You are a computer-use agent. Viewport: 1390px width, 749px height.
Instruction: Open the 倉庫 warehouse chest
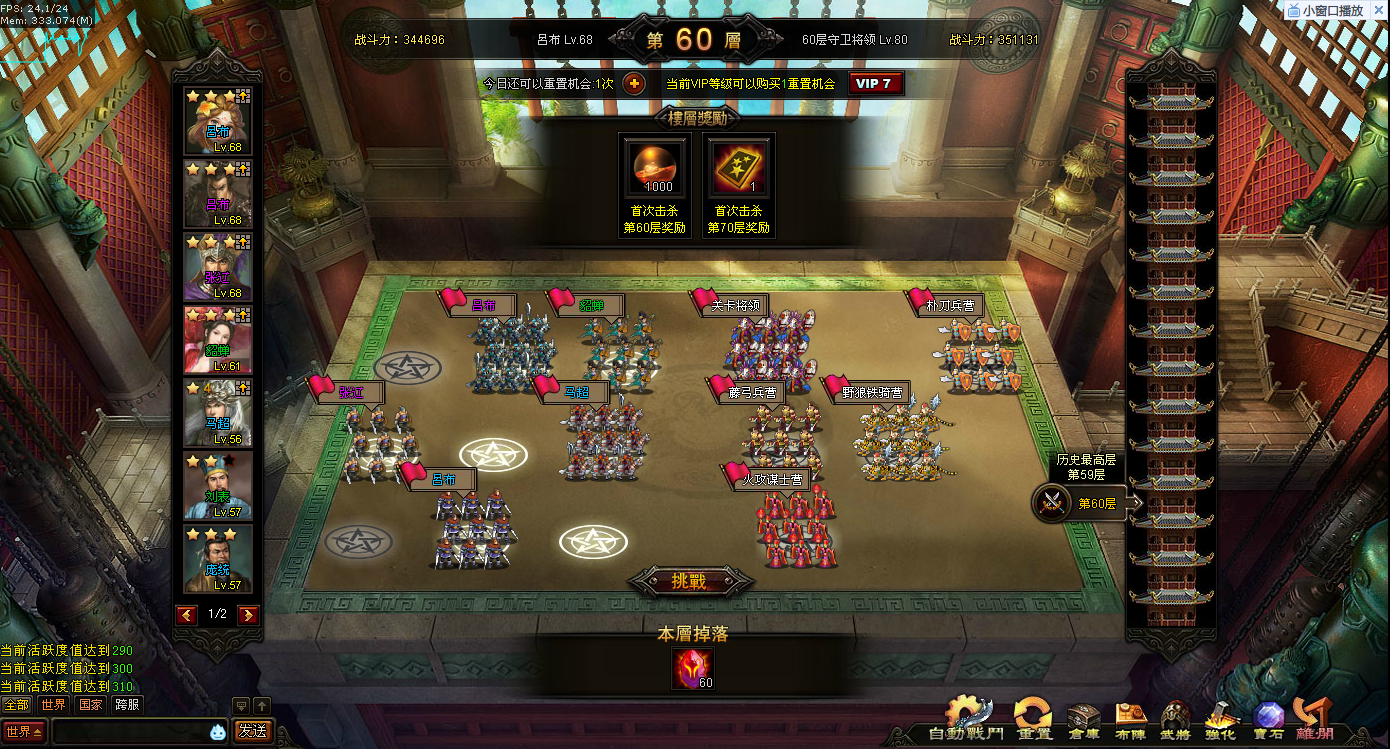[x=1084, y=720]
